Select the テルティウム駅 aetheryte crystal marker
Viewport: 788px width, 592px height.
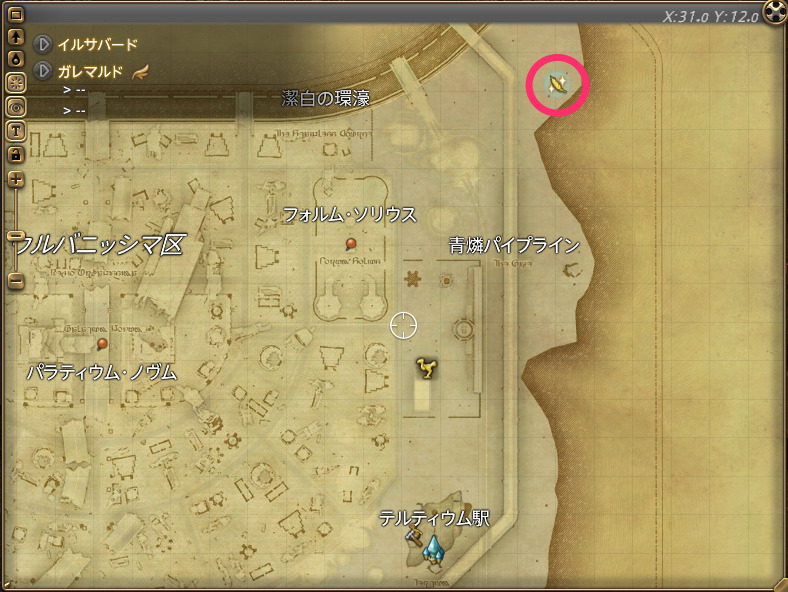tap(434, 546)
